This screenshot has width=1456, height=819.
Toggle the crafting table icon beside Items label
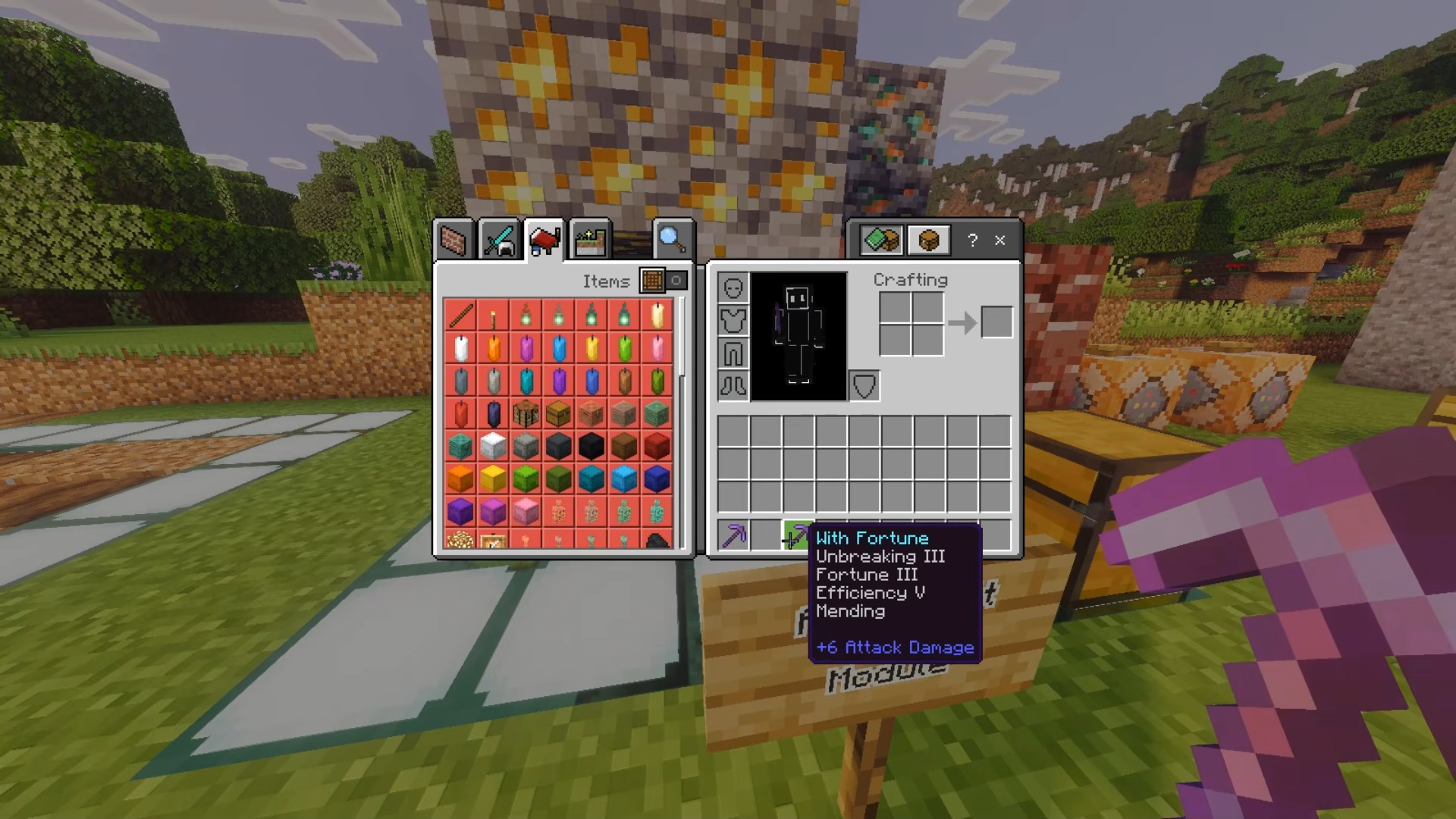[x=651, y=281]
